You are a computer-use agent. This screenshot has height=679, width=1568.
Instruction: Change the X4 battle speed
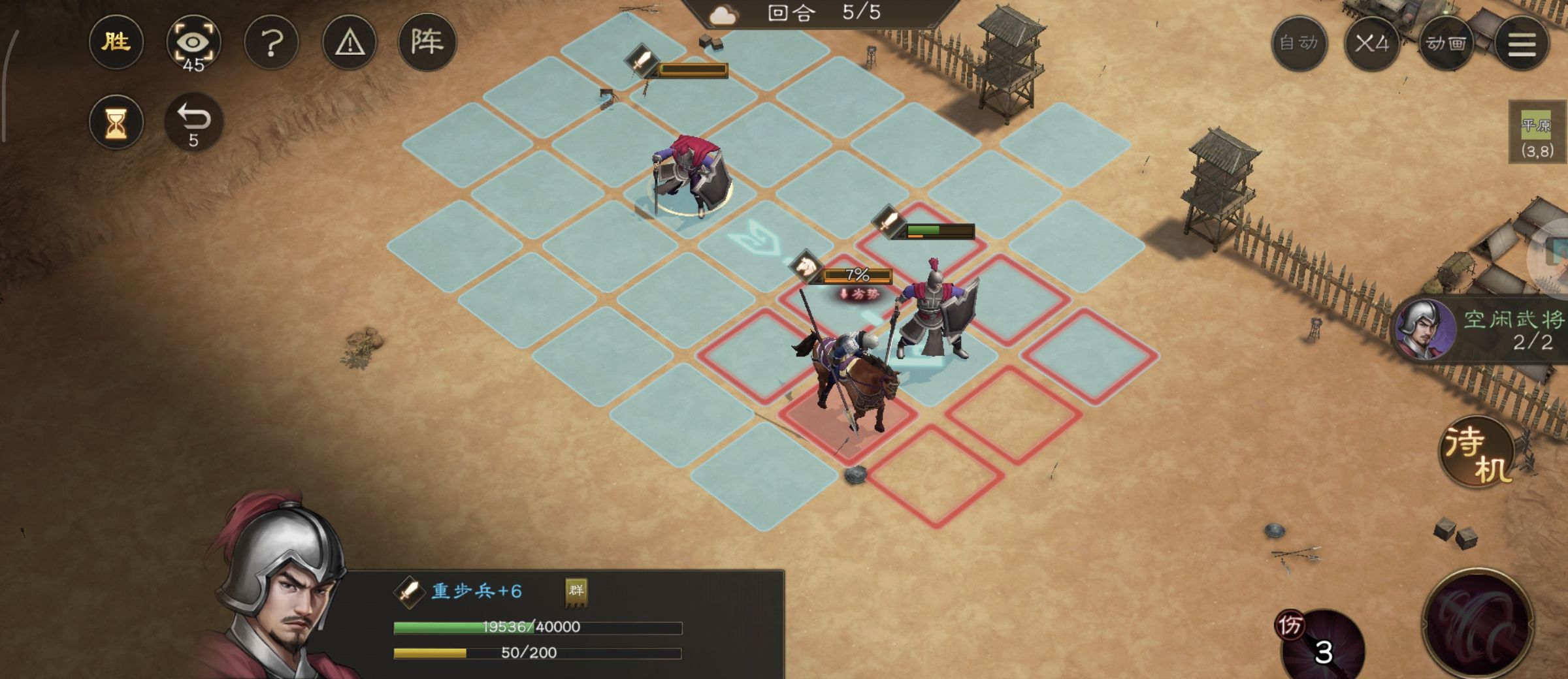point(1371,44)
